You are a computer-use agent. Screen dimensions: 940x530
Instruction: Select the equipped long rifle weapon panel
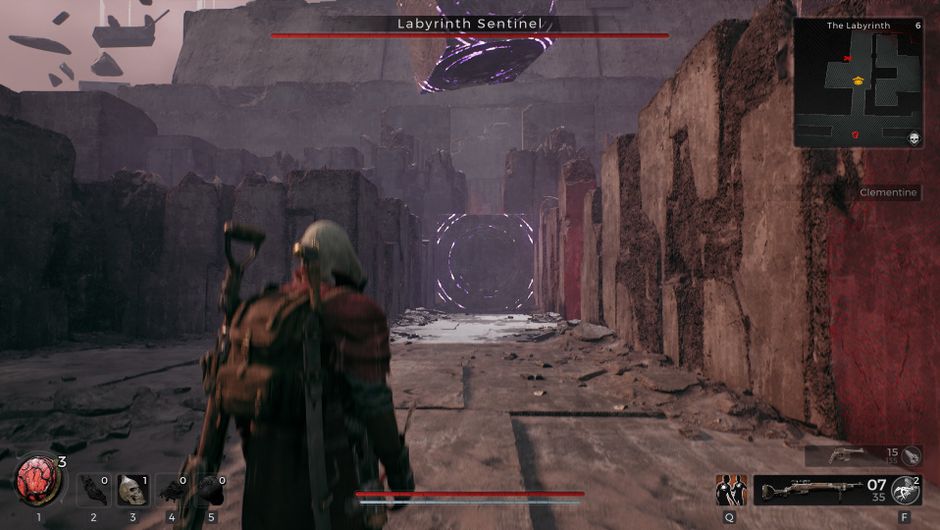coord(820,490)
